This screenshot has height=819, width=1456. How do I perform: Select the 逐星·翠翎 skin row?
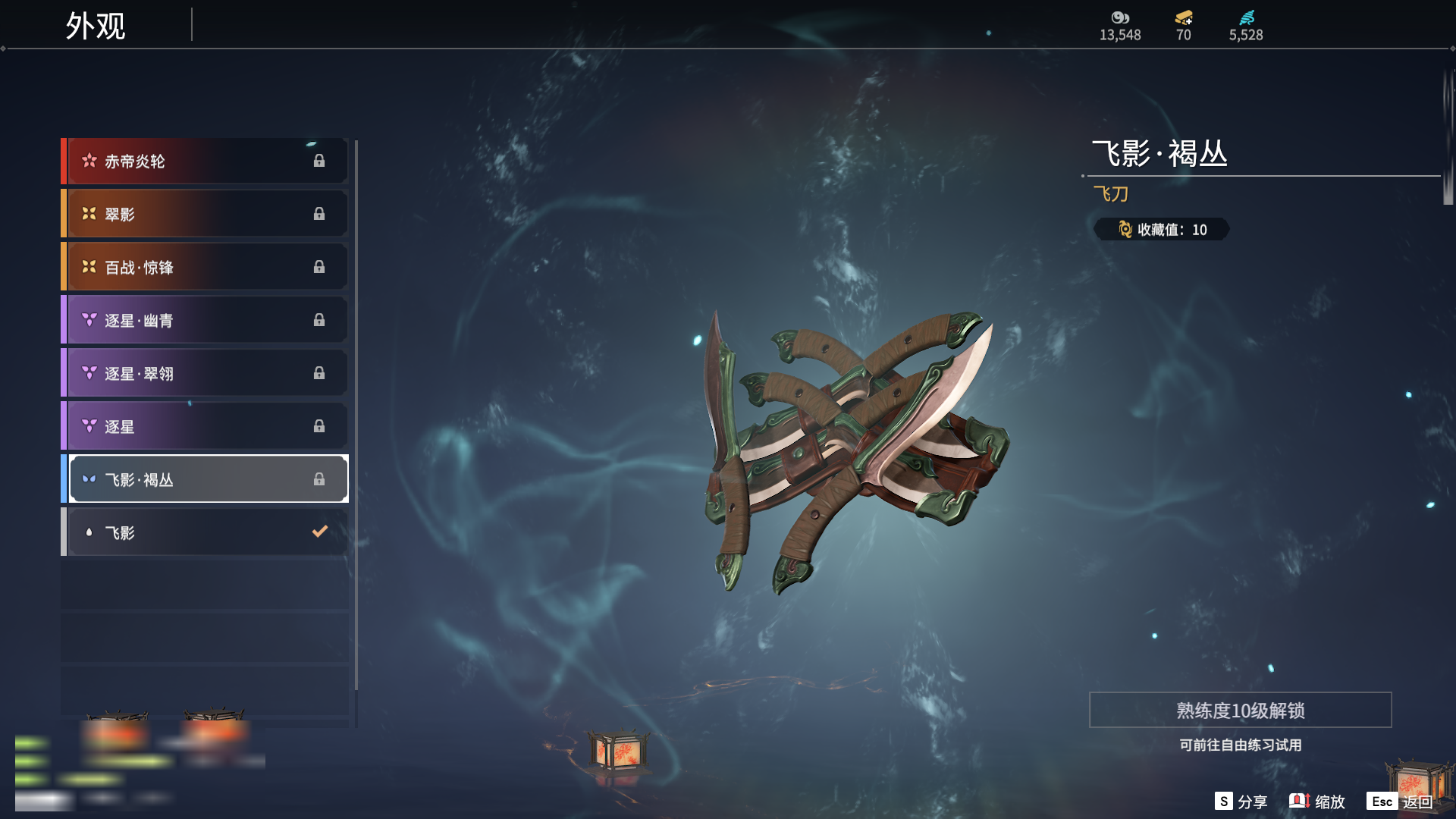tap(205, 373)
